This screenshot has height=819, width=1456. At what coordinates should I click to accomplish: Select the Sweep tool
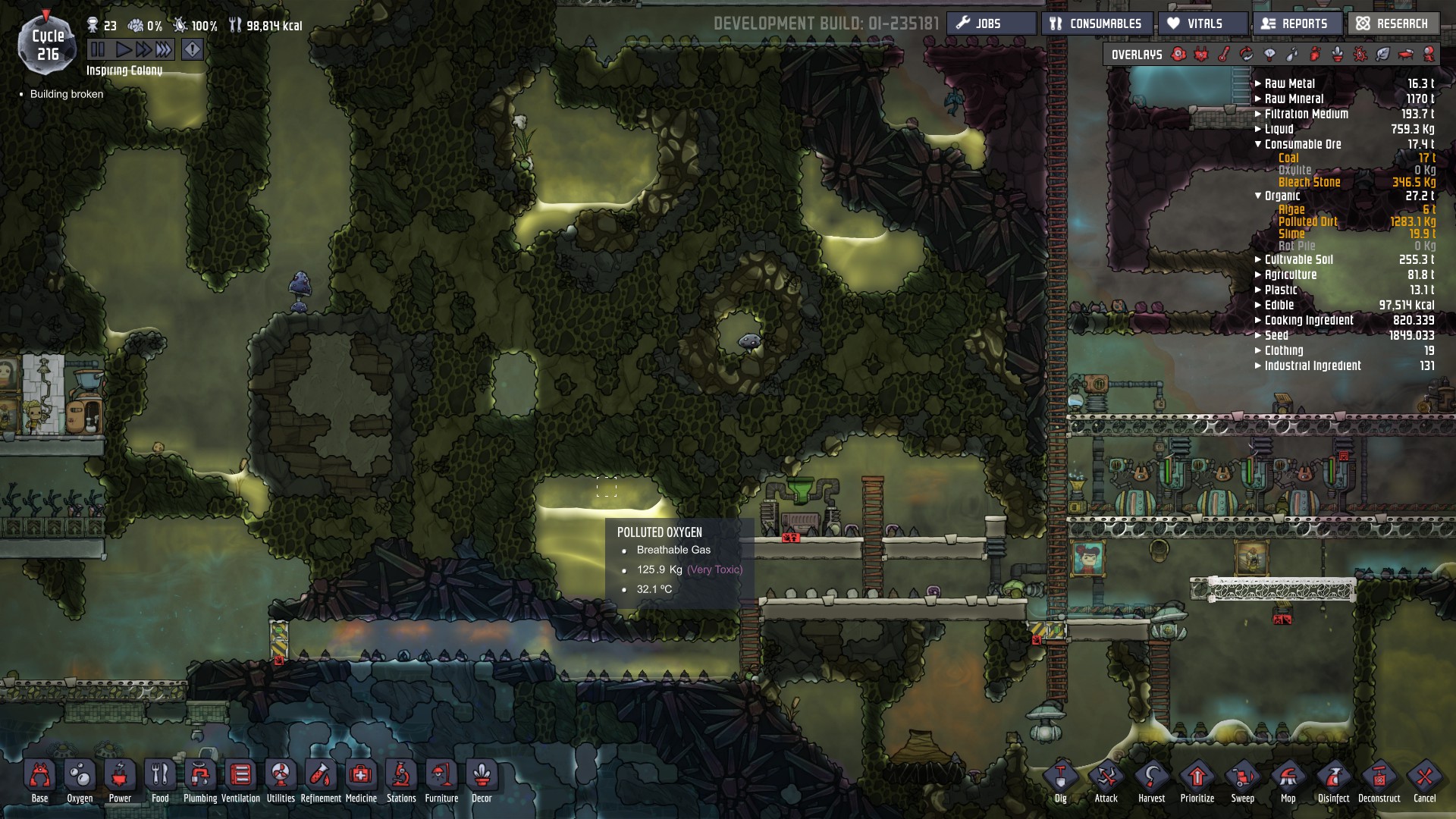[1242, 780]
